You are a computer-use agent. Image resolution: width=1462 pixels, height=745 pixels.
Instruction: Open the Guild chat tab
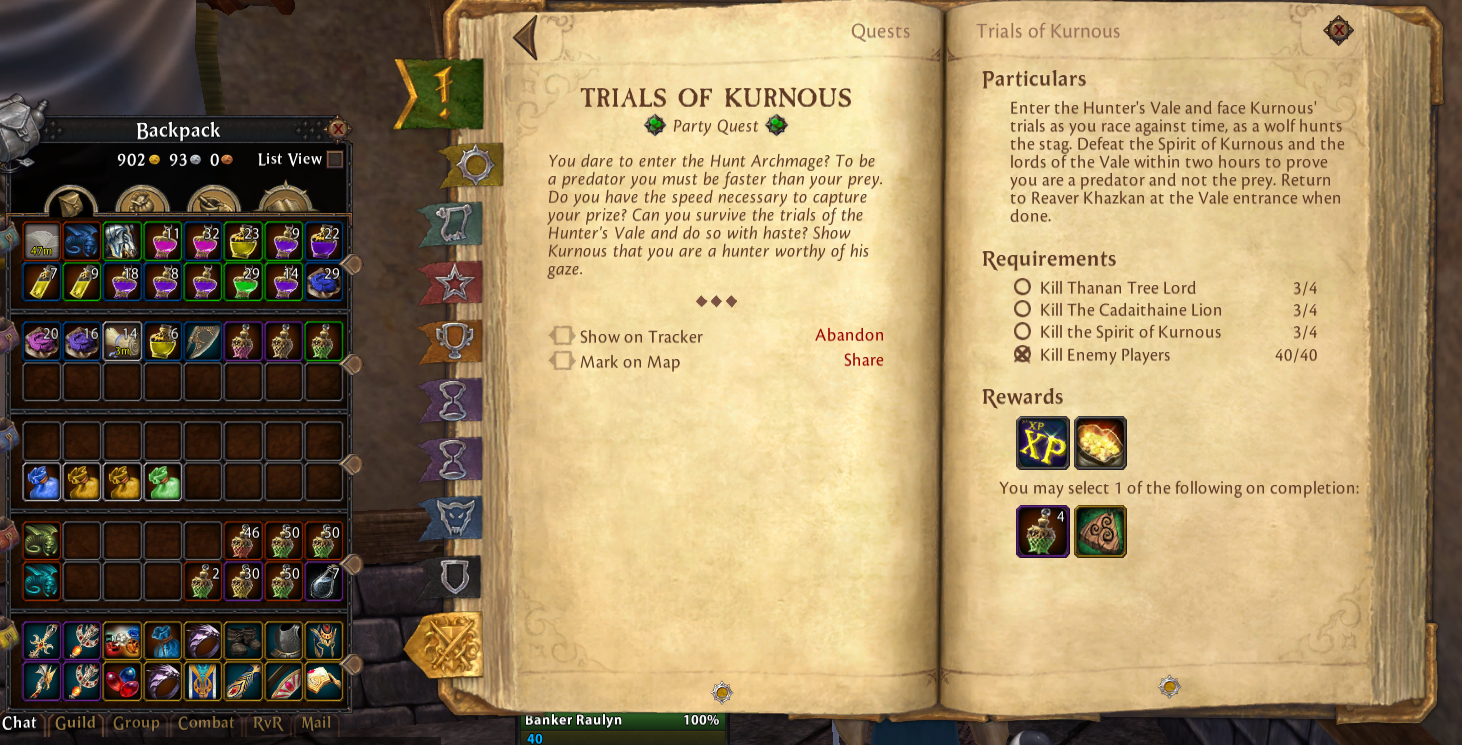[x=75, y=723]
